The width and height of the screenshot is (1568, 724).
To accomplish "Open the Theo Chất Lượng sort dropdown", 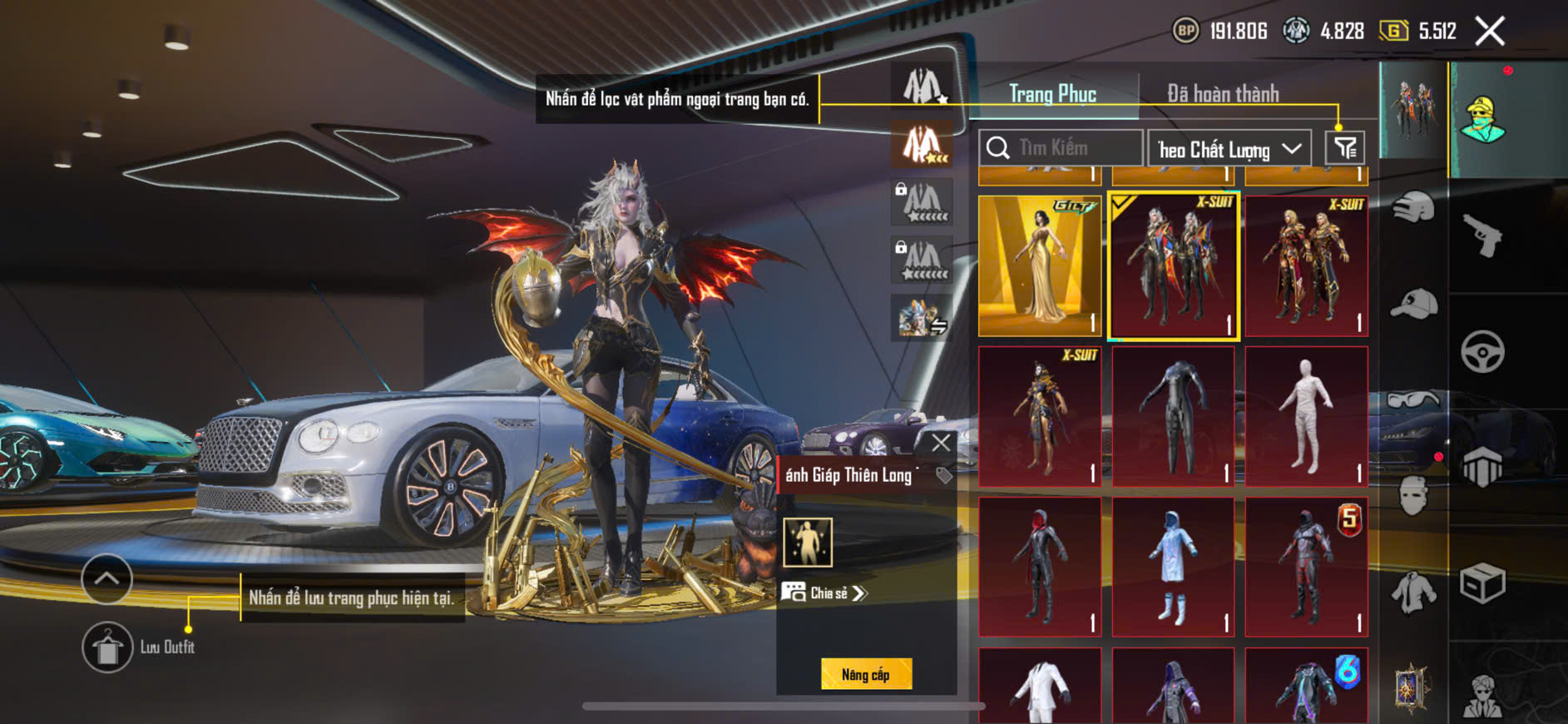I will [1229, 149].
